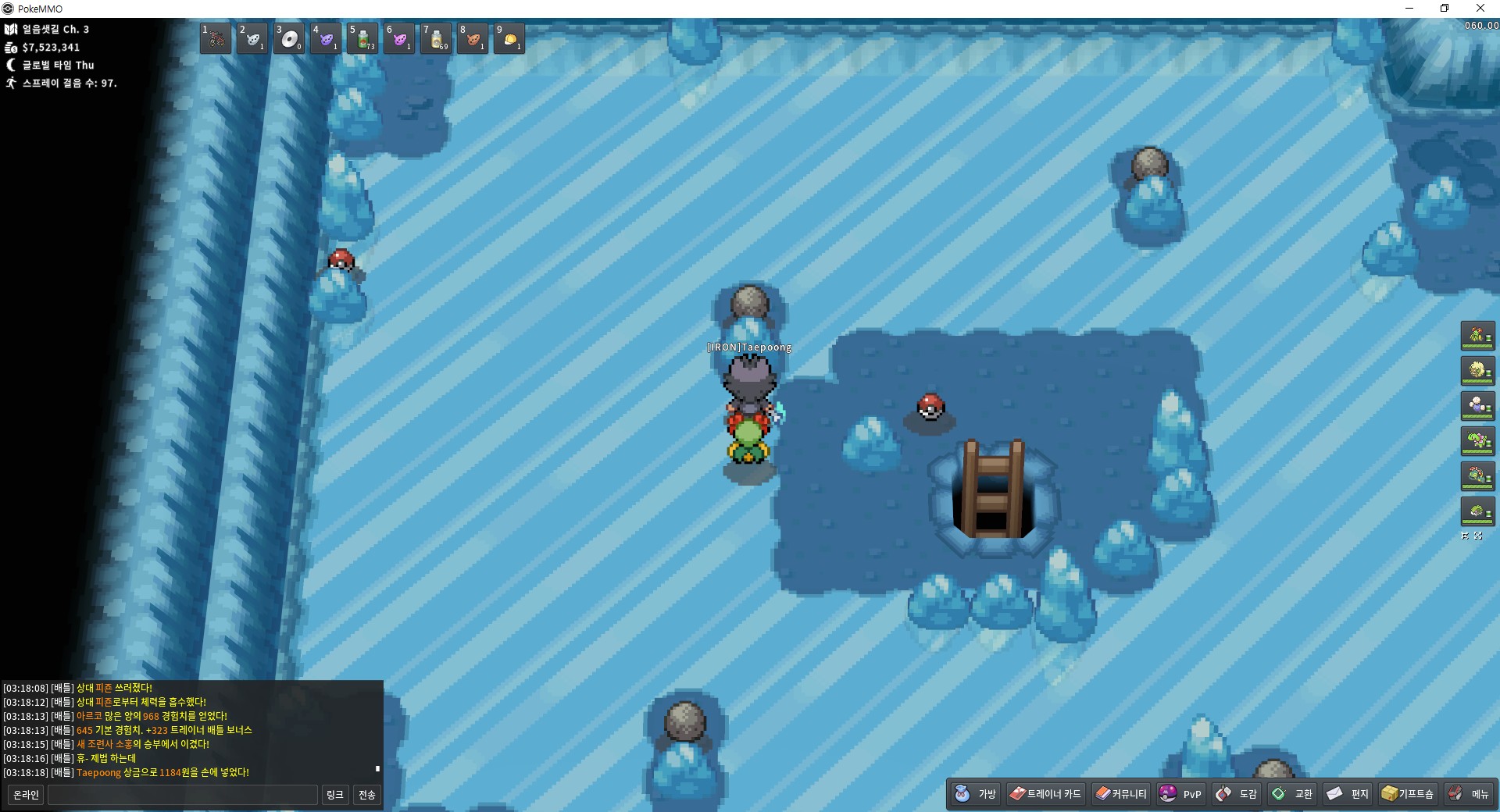Screen dimensions: 1500x812
Task: Use the green repel spray in slot 5
Action: click(x=362, y=38)
